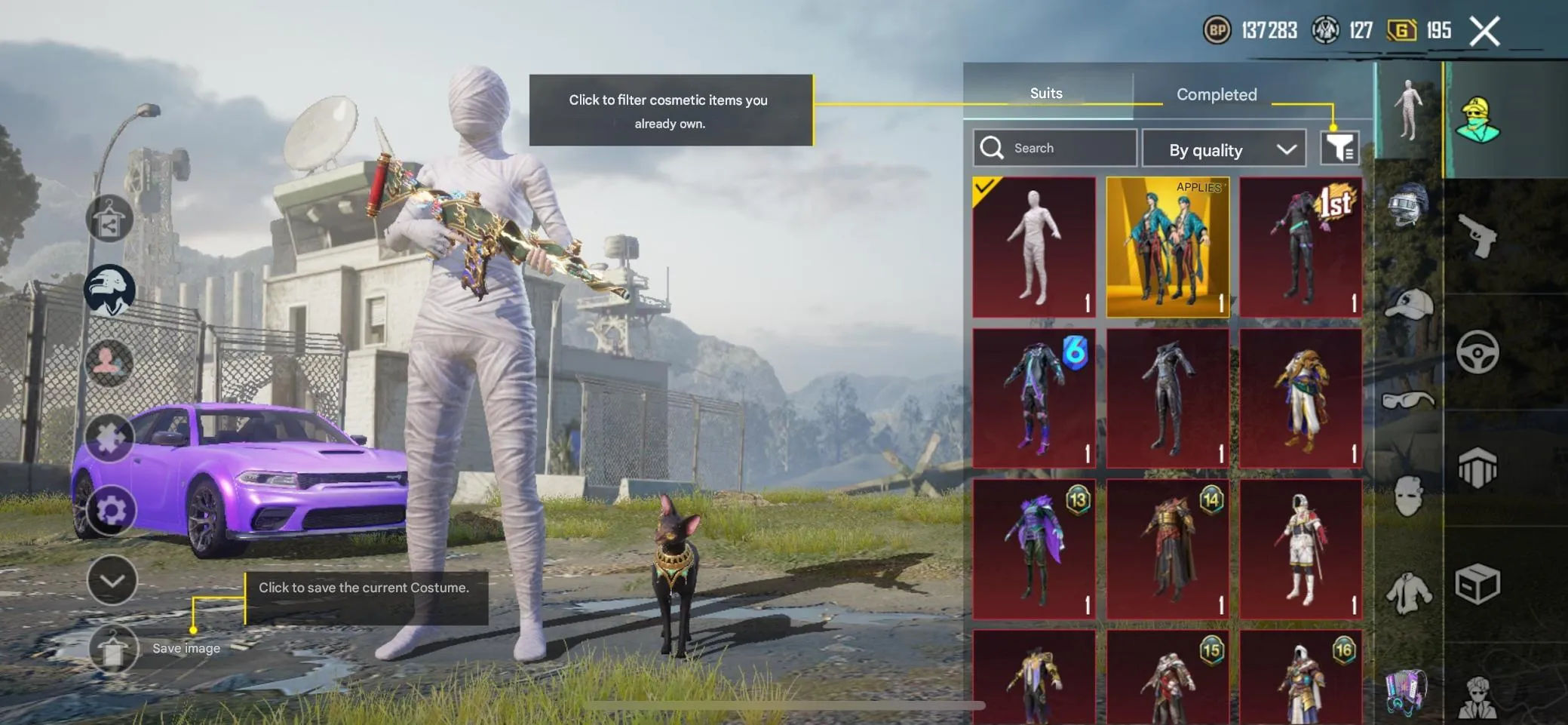Select the currently equipped mummy suit thumbnail

[1035, 247]
